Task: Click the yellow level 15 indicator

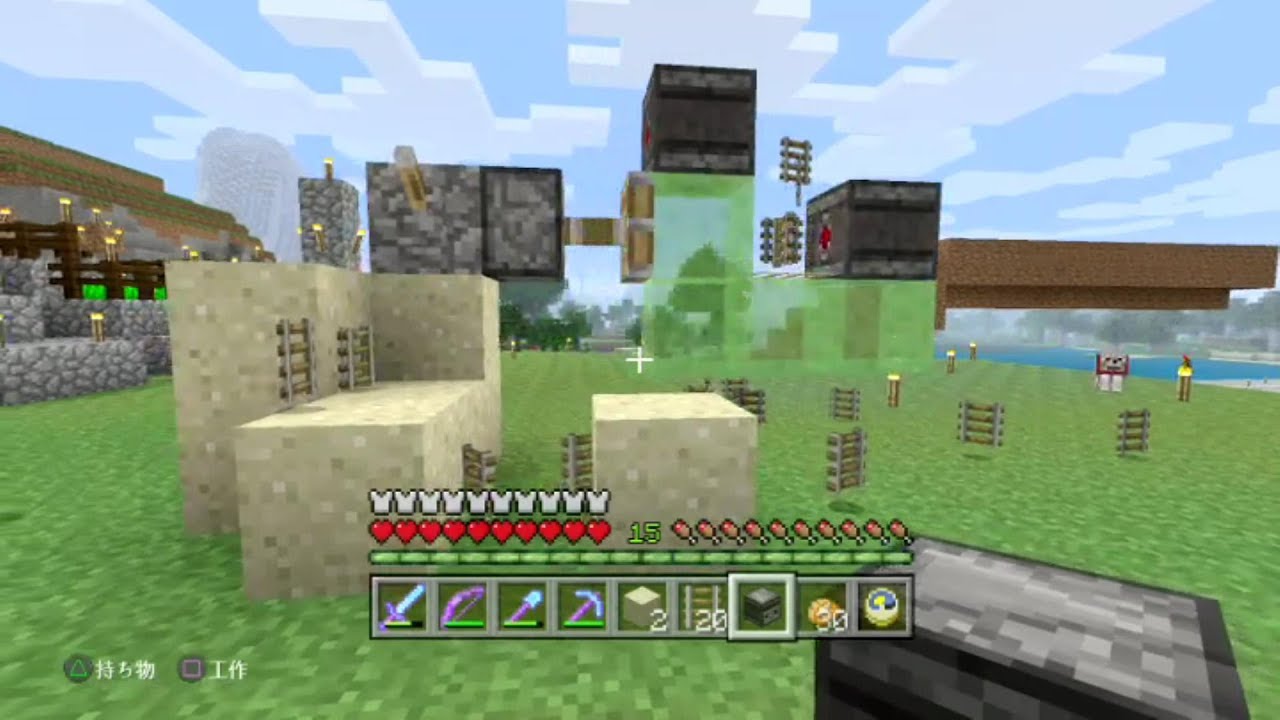Action: click(x=645, y=531)
